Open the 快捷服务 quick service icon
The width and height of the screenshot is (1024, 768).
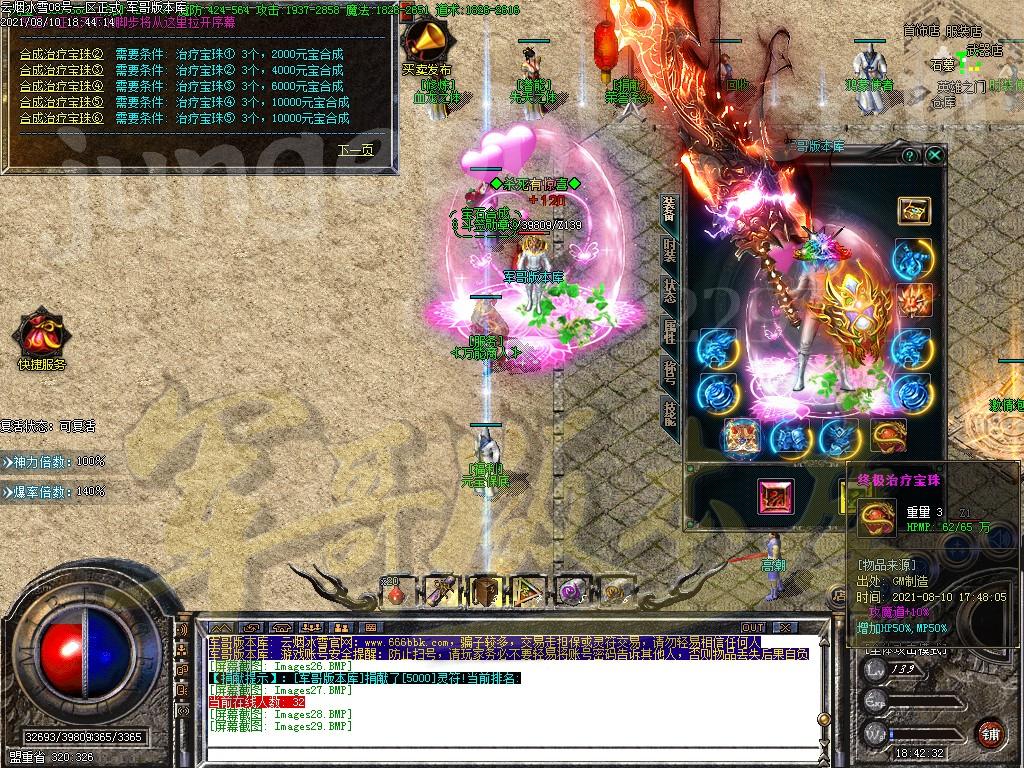coord(41,337)
